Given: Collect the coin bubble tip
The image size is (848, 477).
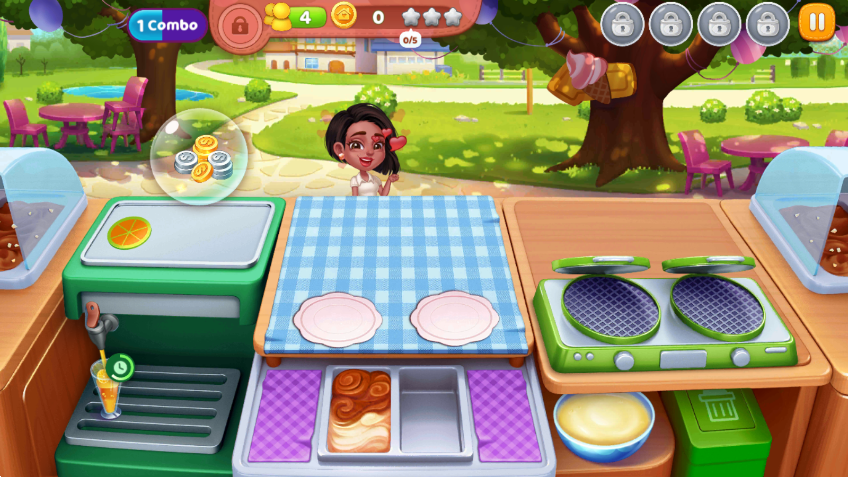Looking at the screenshot, I should [200, 157].
